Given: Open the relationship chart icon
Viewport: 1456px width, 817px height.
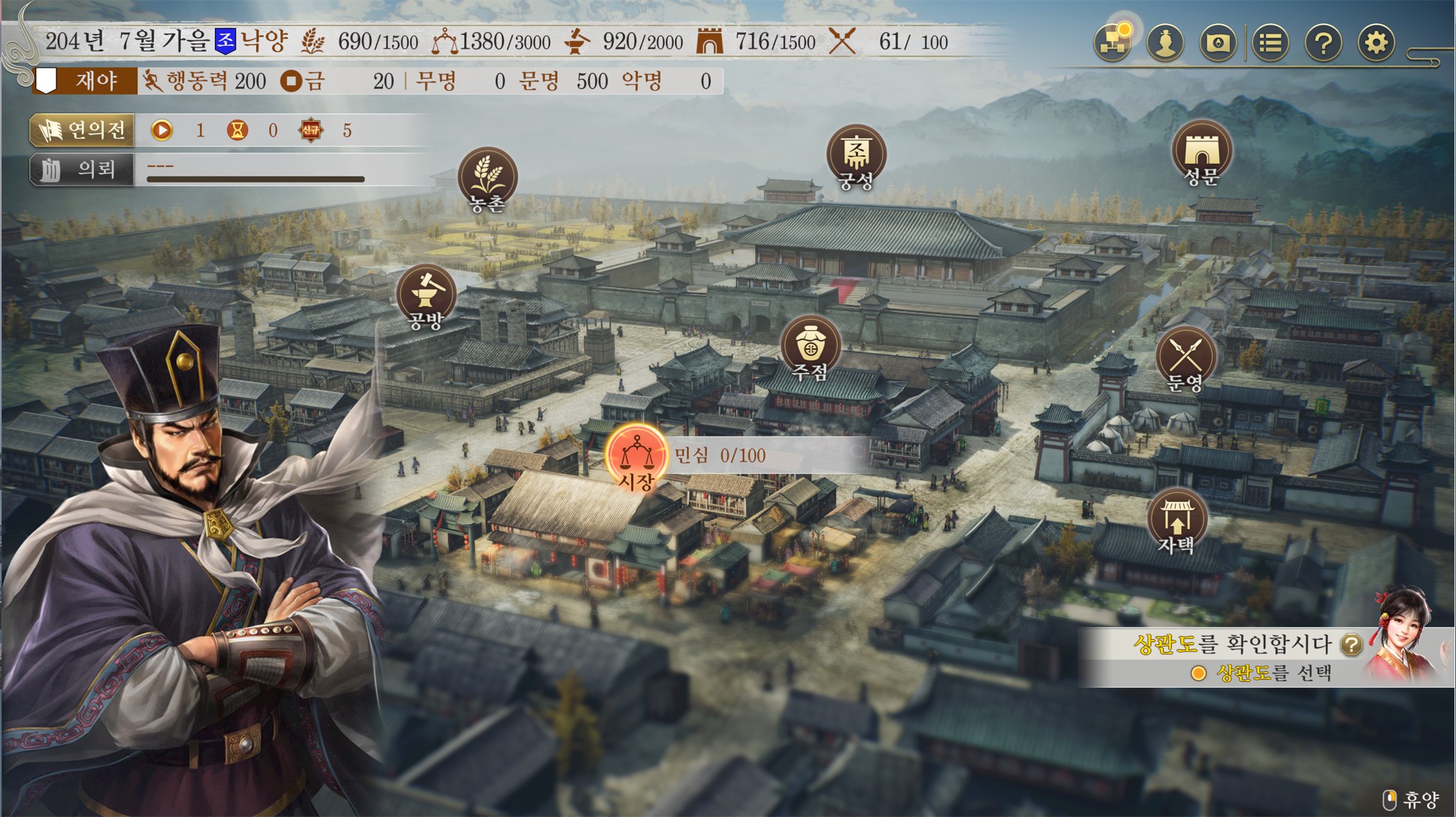Looking at the screenshot, I should (1113, 42).
